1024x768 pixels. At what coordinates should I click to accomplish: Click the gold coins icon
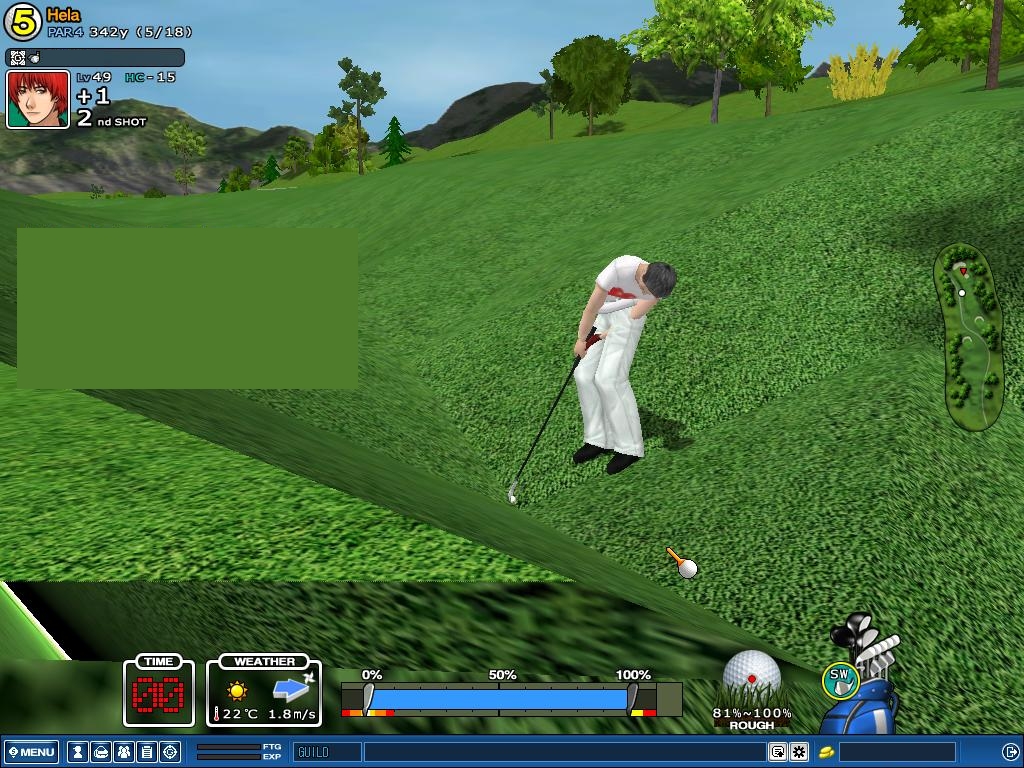827,752
